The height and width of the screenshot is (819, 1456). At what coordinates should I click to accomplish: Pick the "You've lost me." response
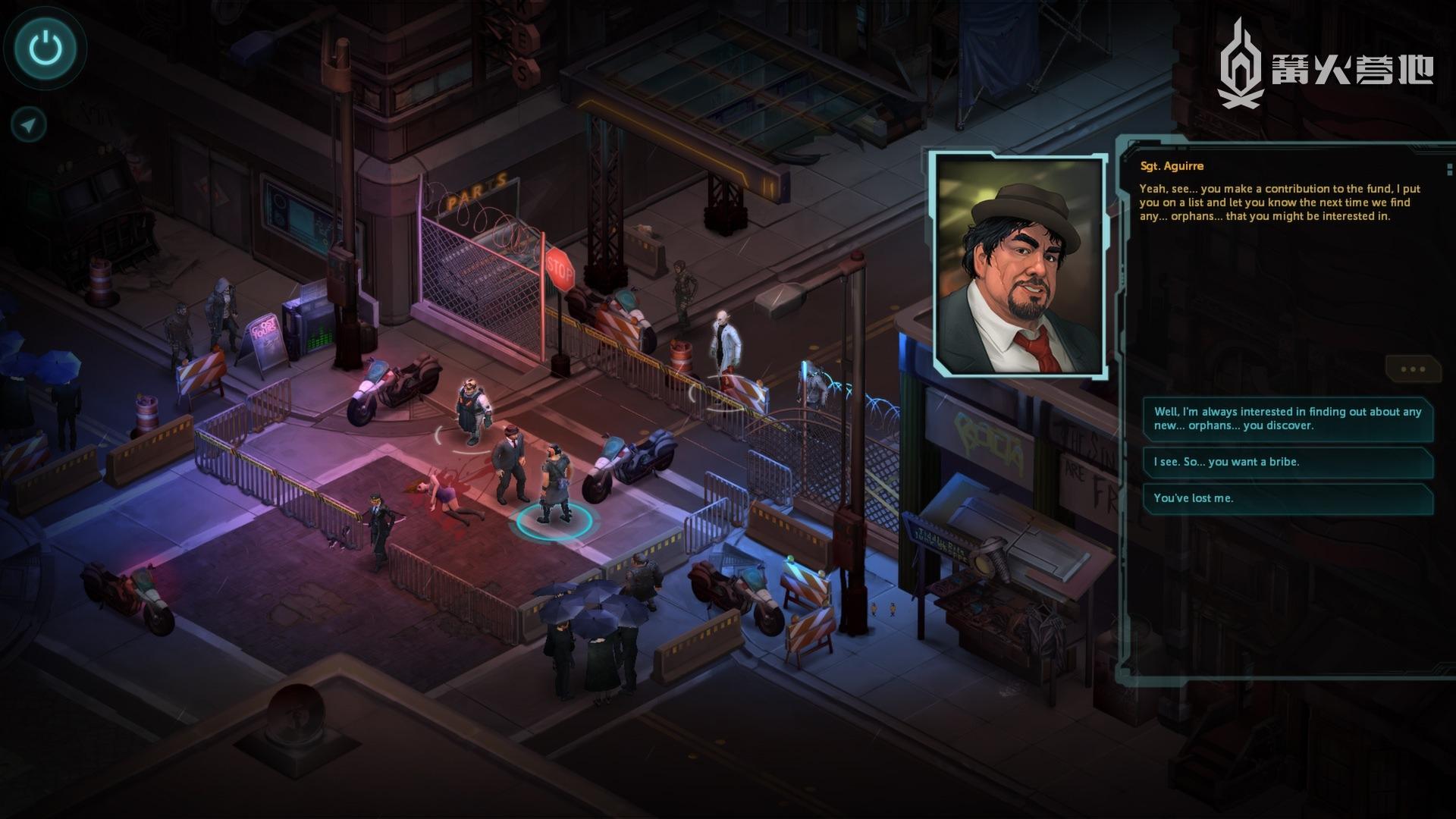click(1288, 498)
